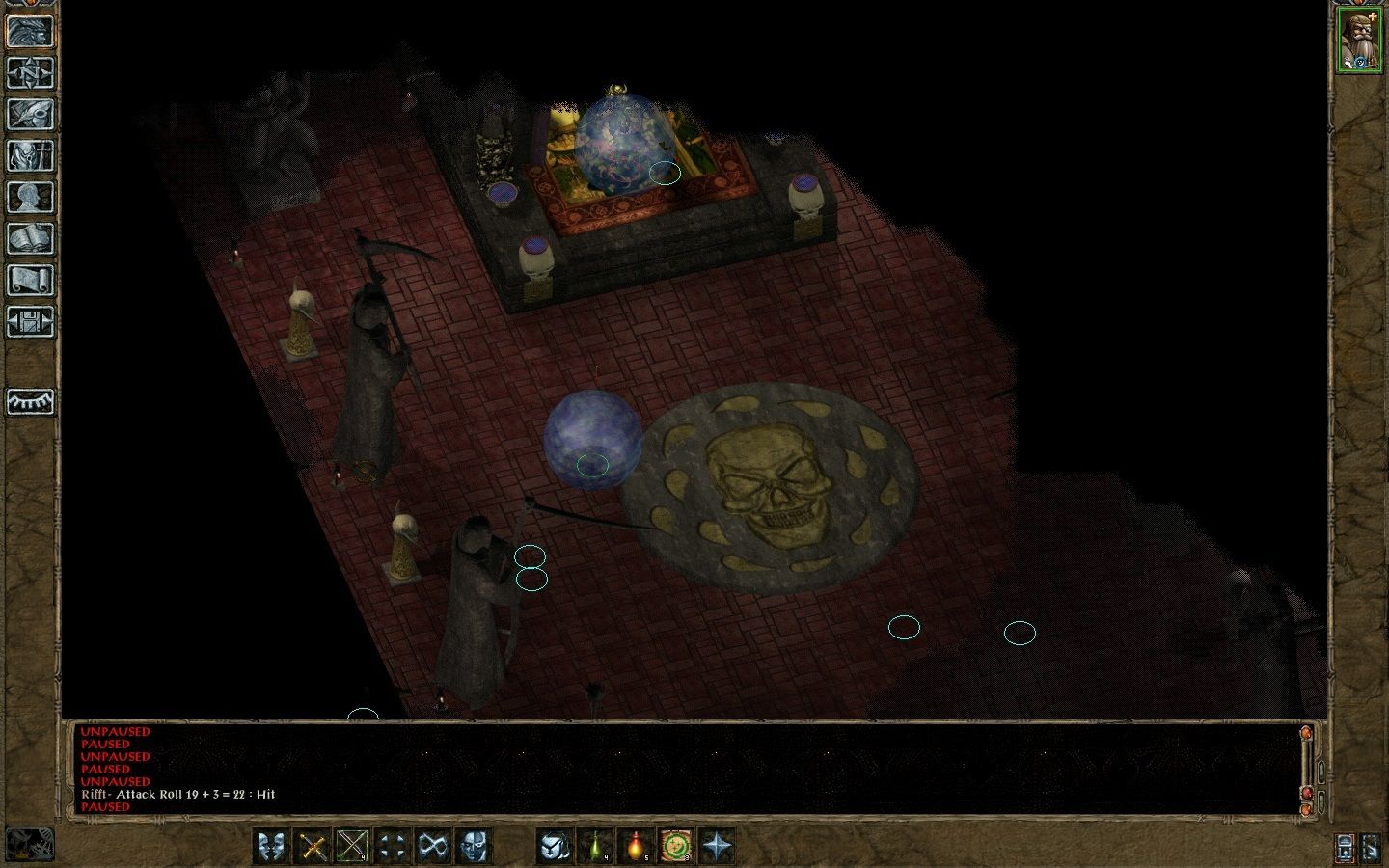Open the Map screen
This screenshot has height=868, width=1389.
click(x=29, y=72)
